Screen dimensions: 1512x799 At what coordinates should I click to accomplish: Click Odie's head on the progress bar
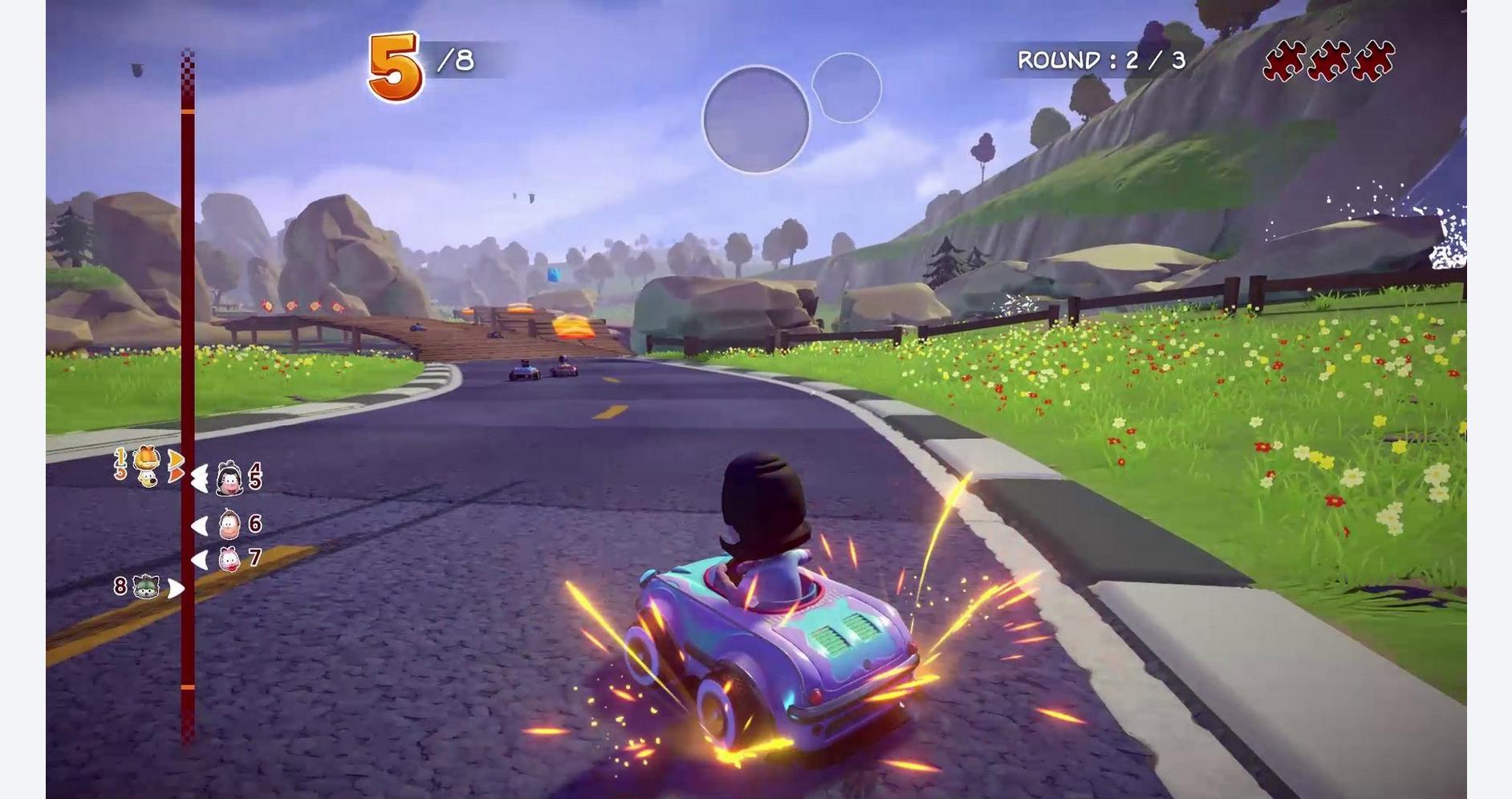pyautogui.click(x=147, y=478)
